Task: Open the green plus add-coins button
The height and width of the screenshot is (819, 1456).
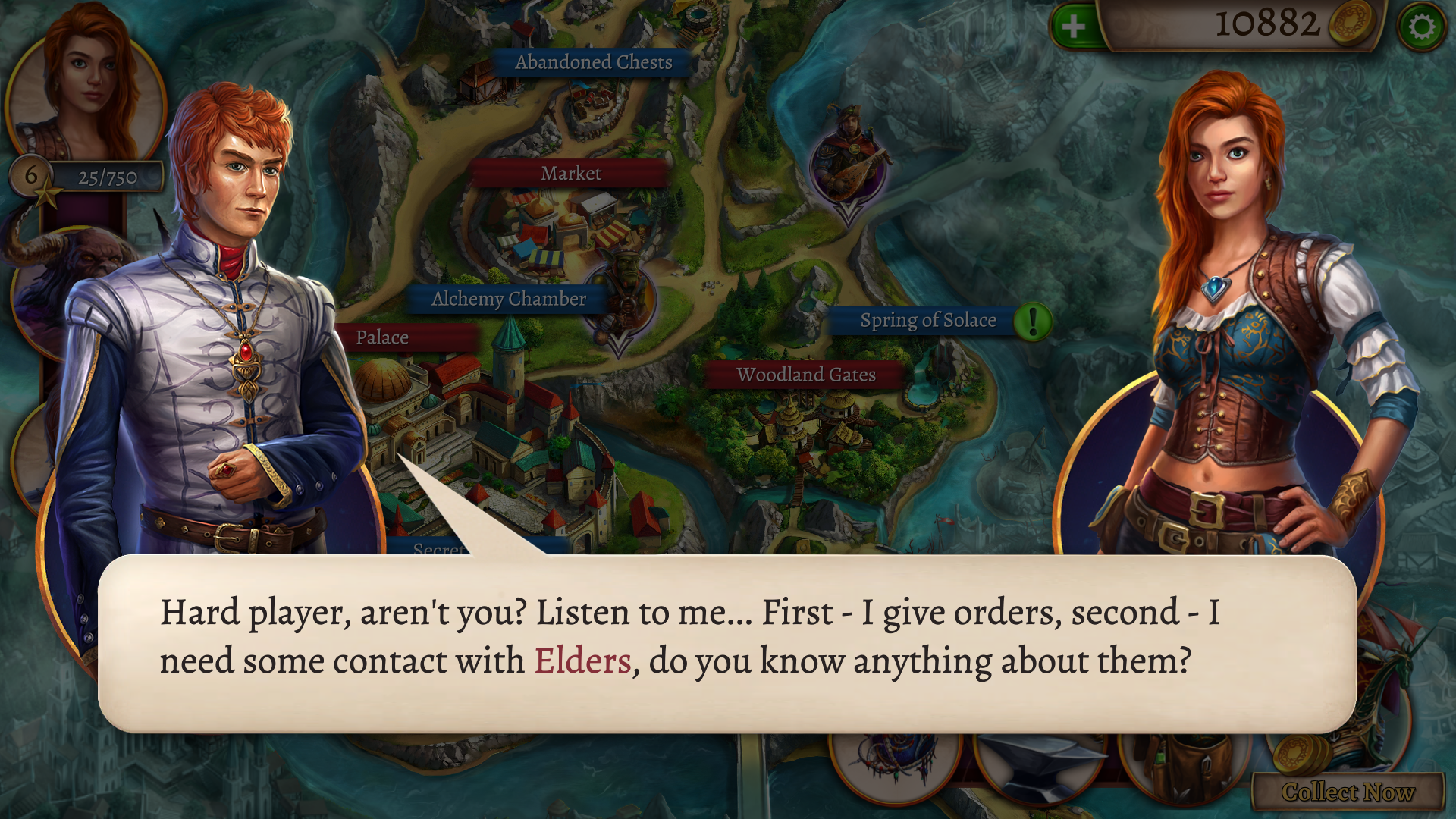Action: pyautogui.click(x=1073, y=27)
